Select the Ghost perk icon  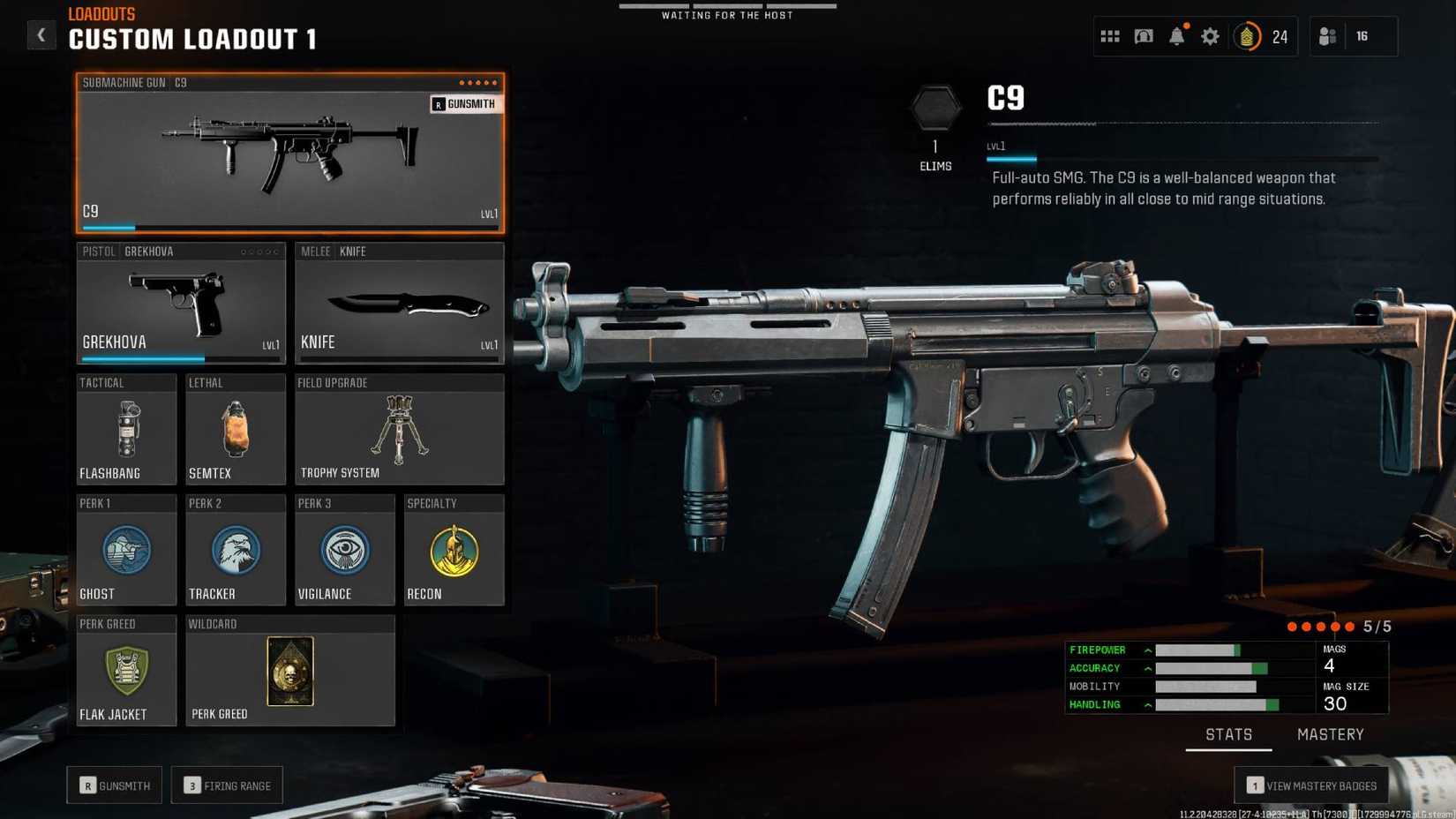pyautogui.click(x=126, y=550)
